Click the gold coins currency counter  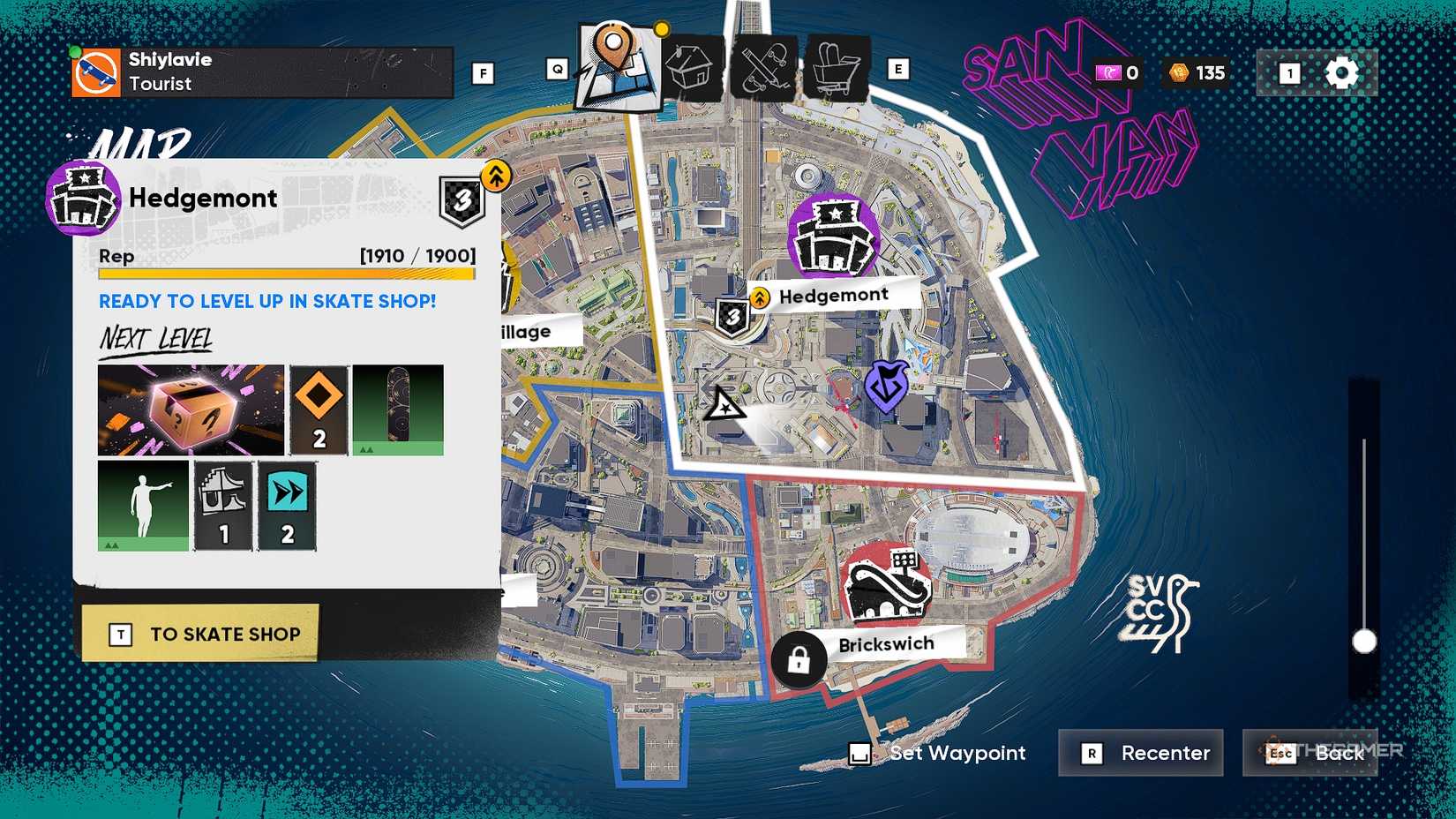(1196, 73)
